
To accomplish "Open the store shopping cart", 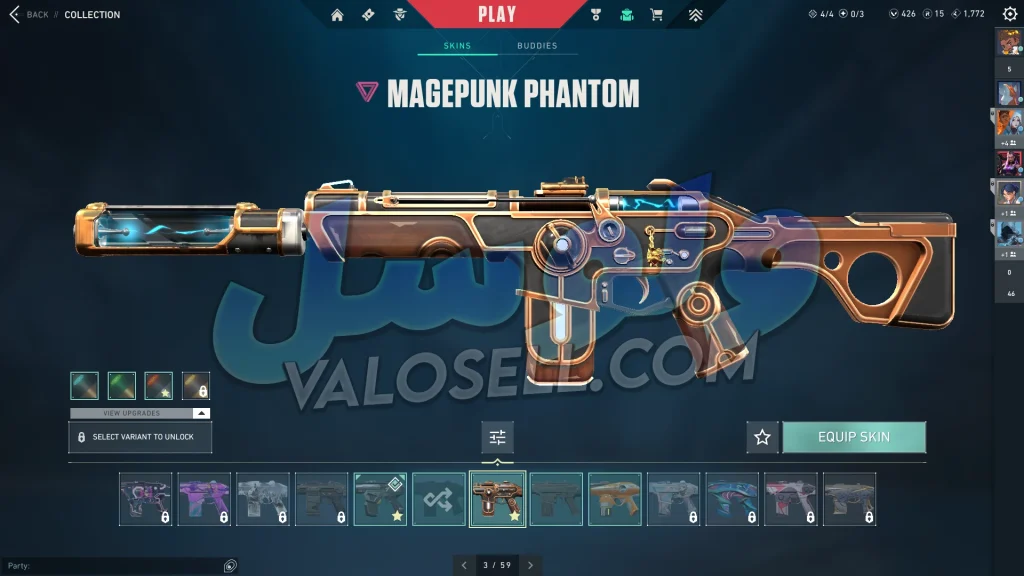I will (656, 15).
